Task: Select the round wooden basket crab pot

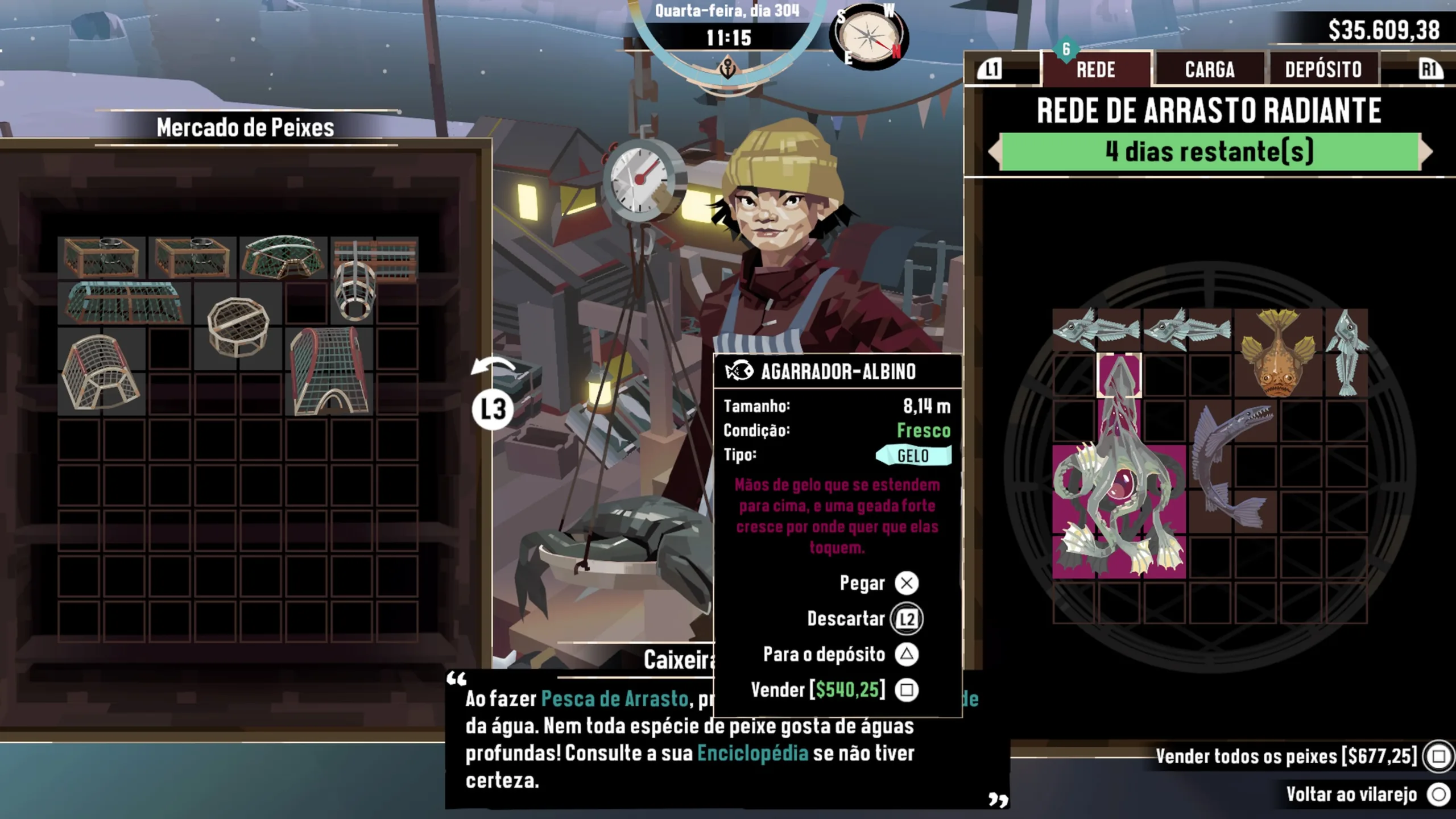Action: click(238, 325)
